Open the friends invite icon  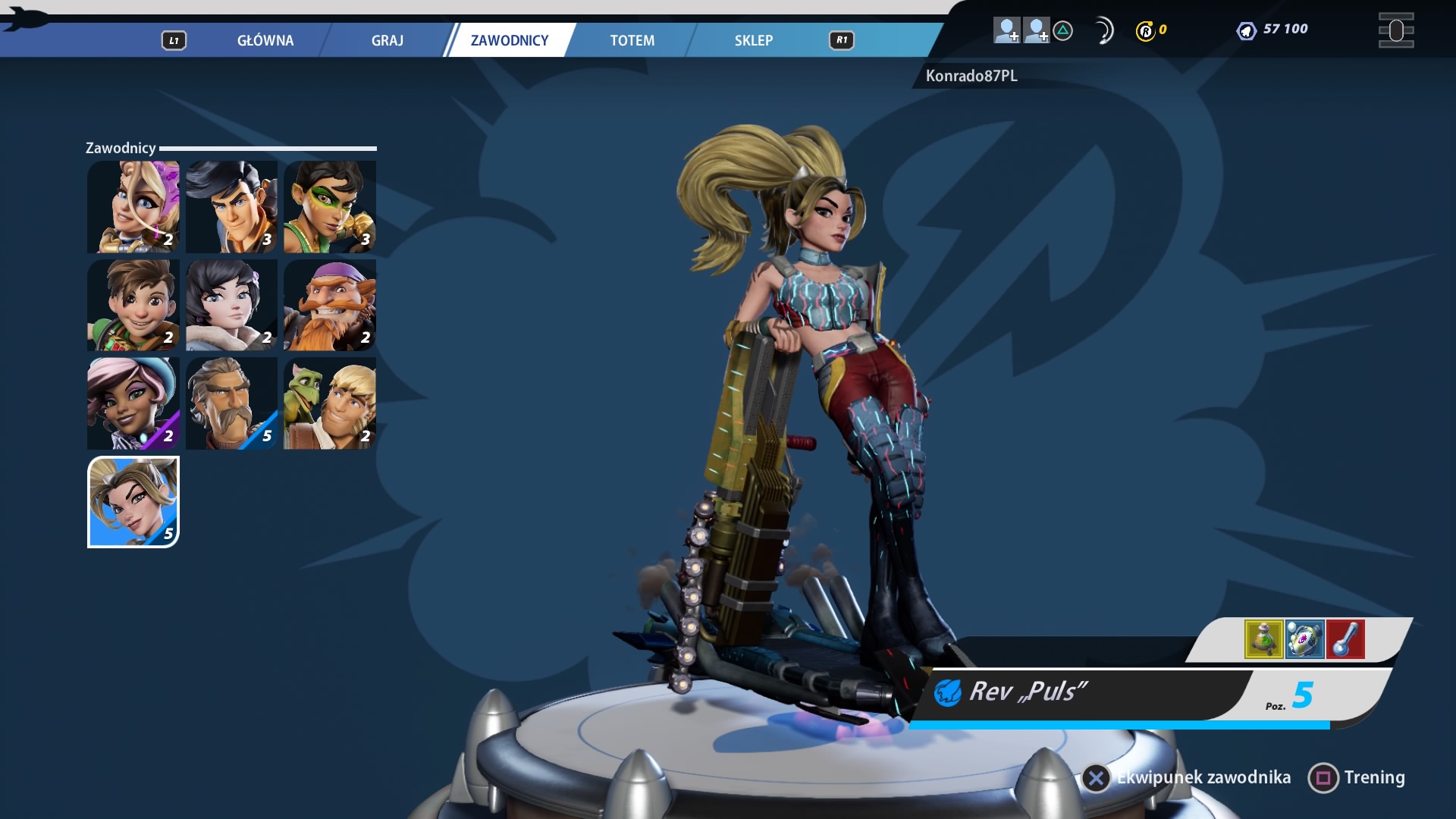(1007, 30)
